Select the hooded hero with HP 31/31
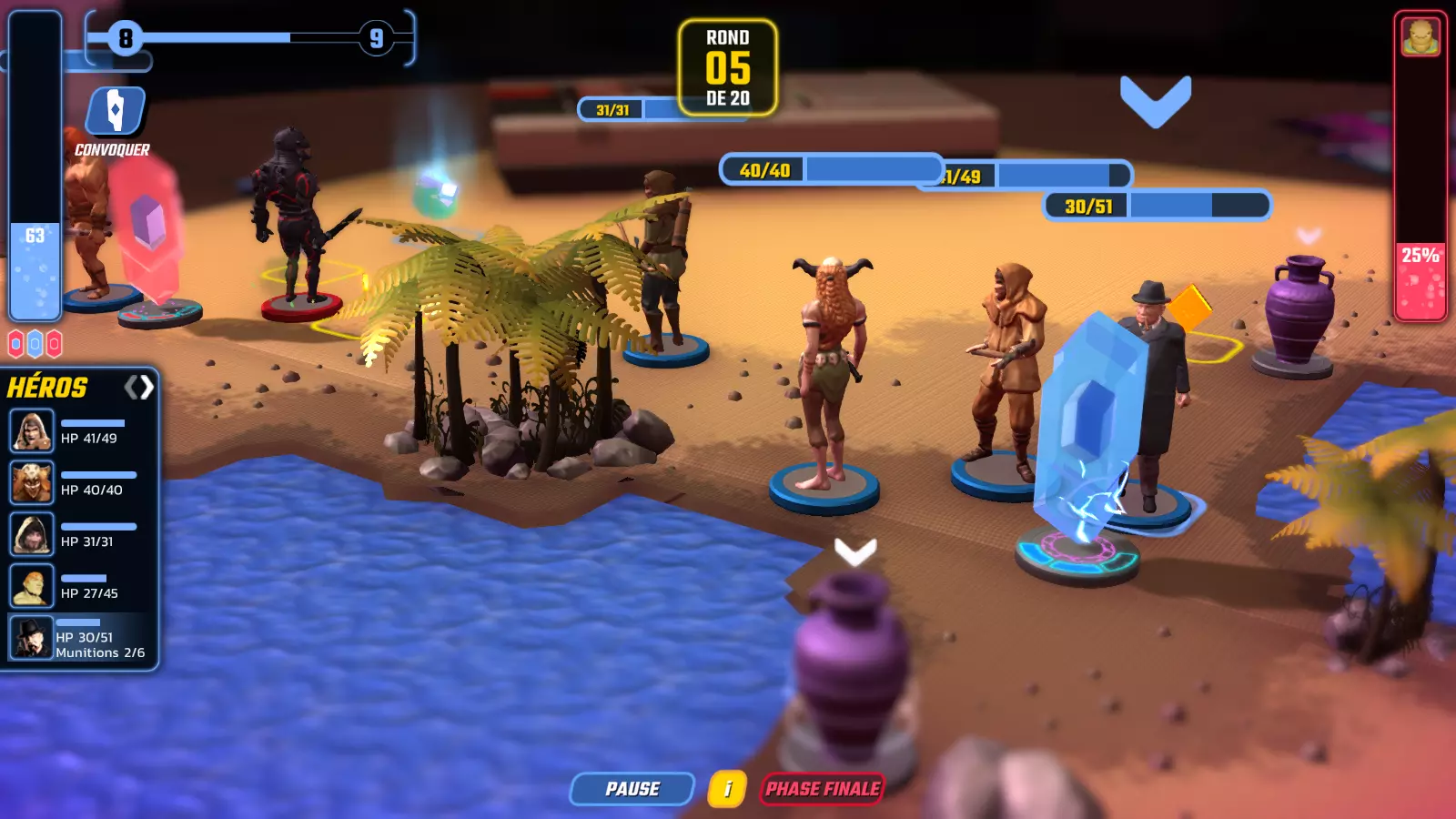Viewport: 1456px width, 819px height. pos(32,534)
